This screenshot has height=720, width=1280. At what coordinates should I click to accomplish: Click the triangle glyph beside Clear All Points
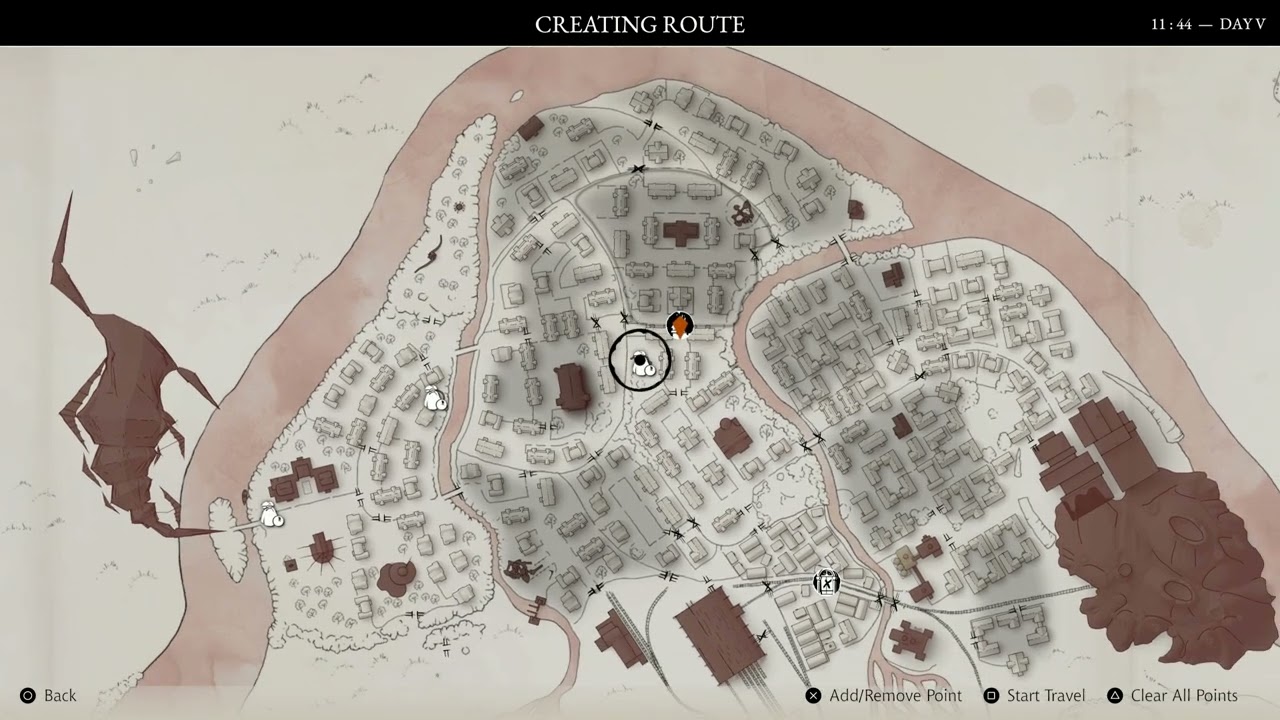[x=1114, y=695]
